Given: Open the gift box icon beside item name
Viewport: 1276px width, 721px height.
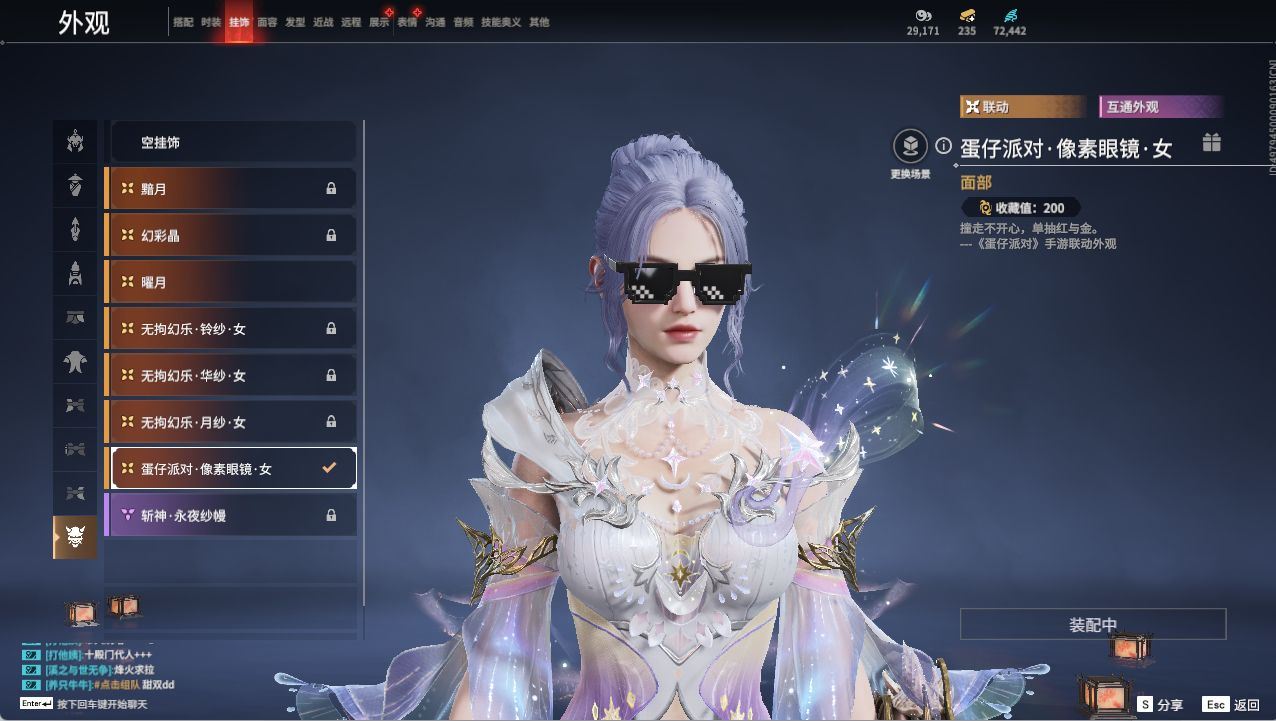Looking at the screenshot, I should [x=1212, y=143].
